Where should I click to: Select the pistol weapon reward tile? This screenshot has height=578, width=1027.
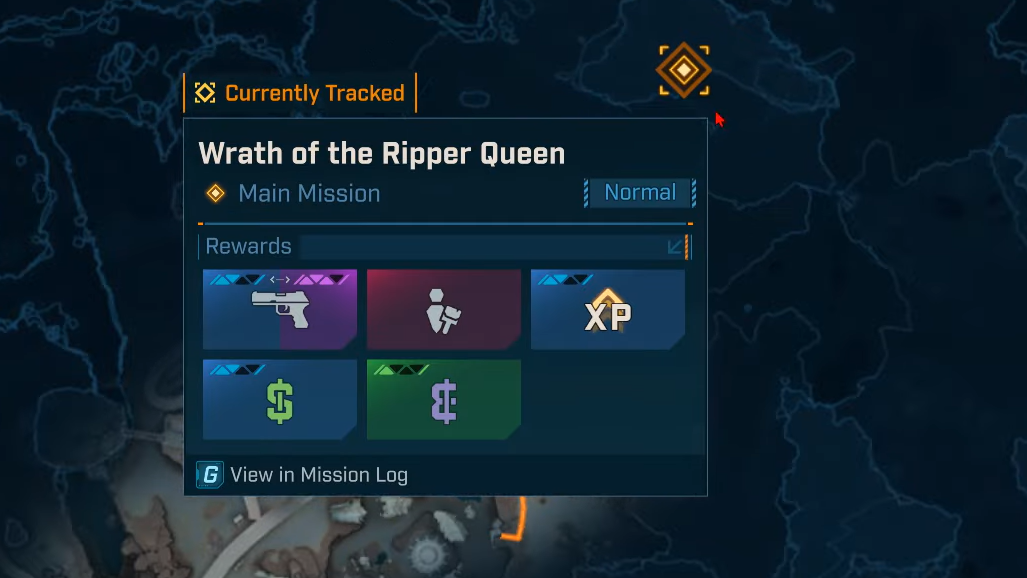(280, 309)
